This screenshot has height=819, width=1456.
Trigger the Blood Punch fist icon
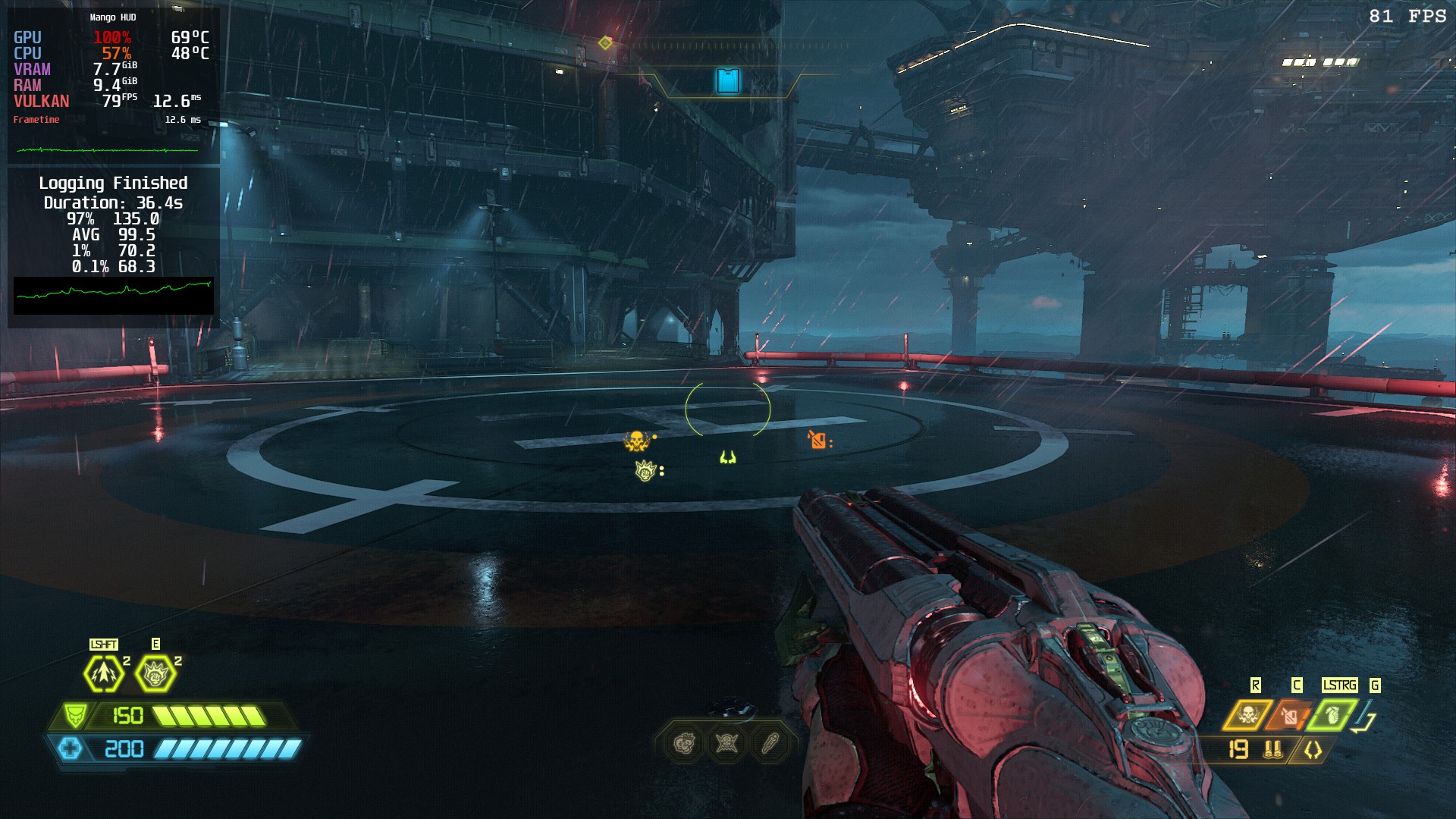pos(155,673)
